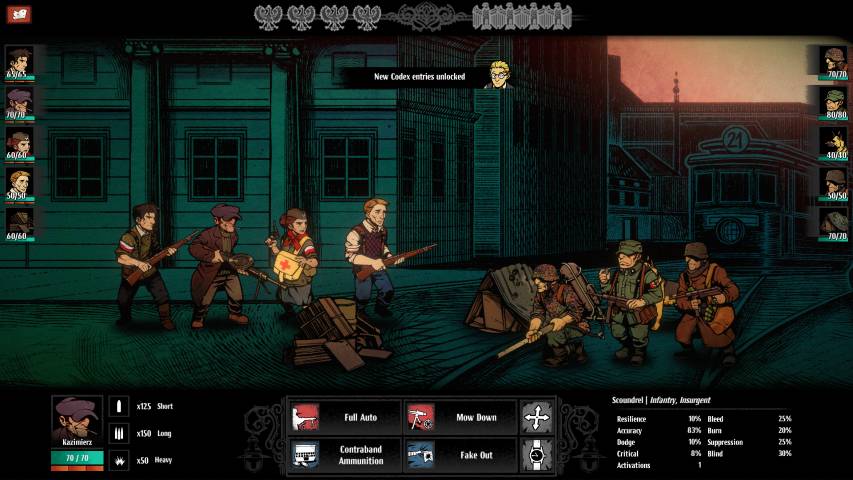Target the enemy dog portrait with 40/40 health
Screen dimensions: 853x480
tap(834, 143)
